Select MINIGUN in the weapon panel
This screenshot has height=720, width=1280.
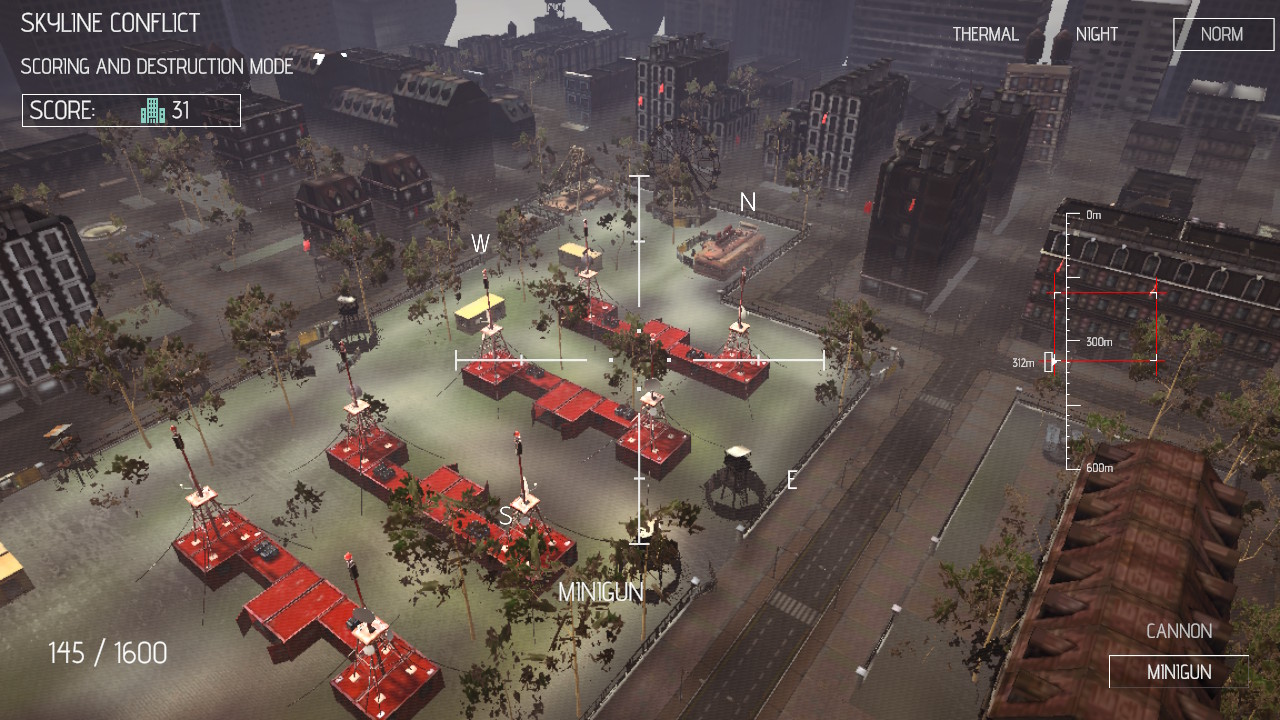click(1179, 671)
